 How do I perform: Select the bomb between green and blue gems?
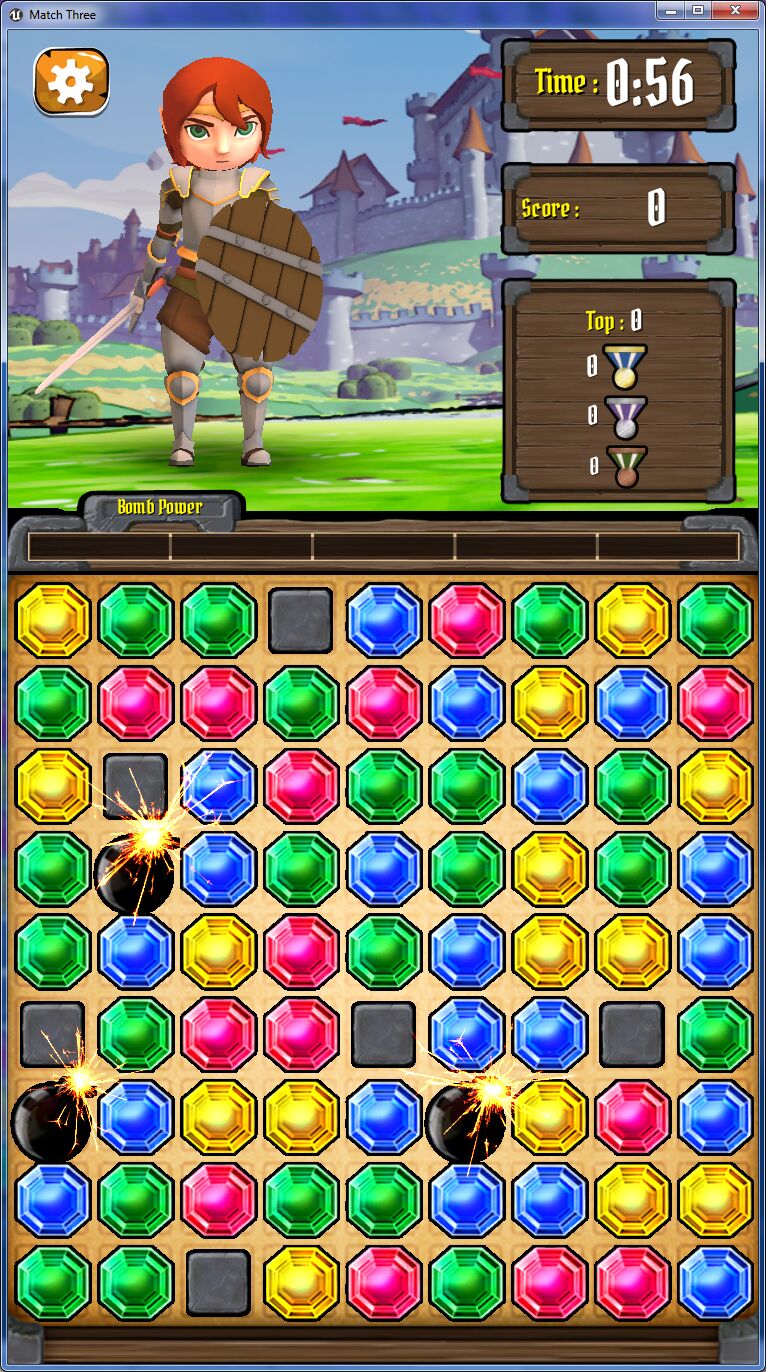tap(133, 872)
